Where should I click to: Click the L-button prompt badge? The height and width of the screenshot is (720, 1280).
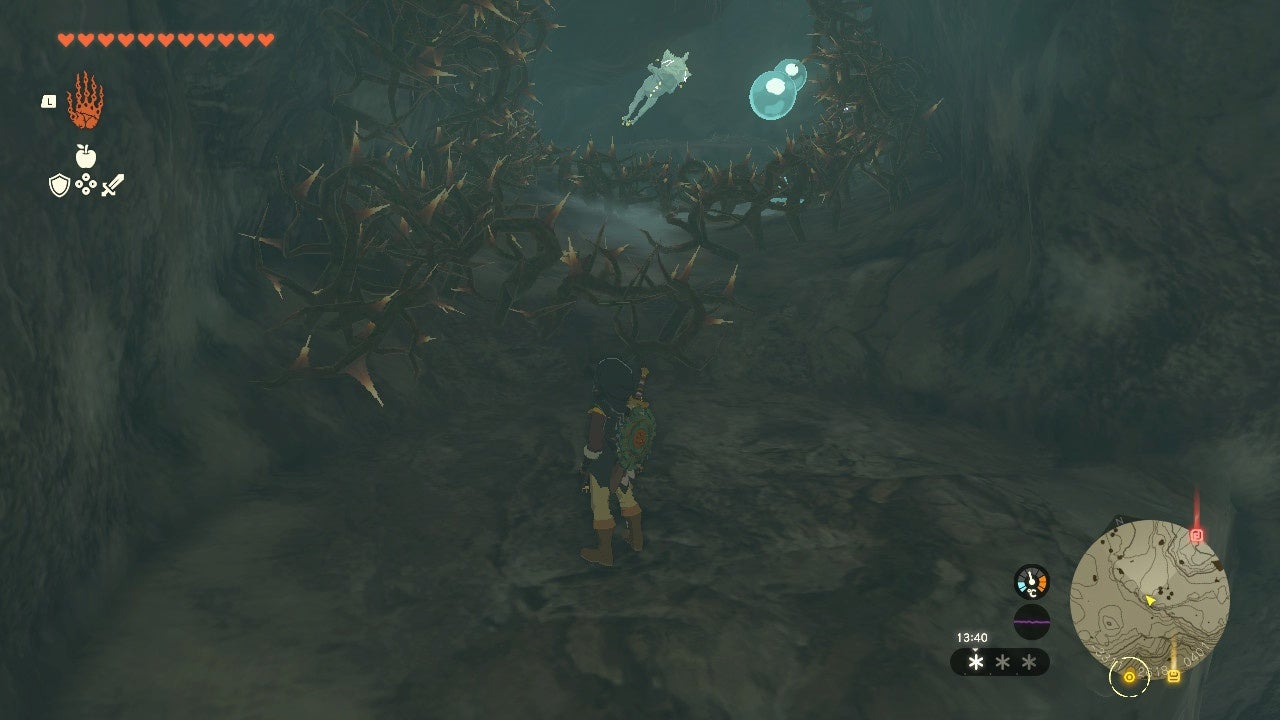pyautogui.click(x=48, y=102)
